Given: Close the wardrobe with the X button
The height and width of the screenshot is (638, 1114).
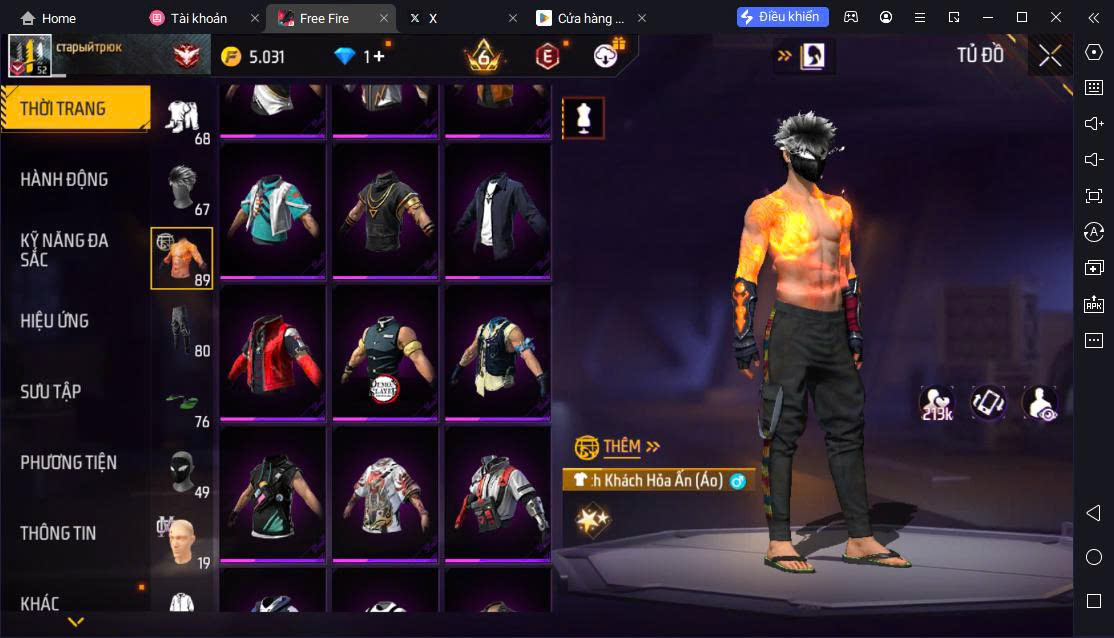Looking at the screenshot, I should tap(1050, 56).
